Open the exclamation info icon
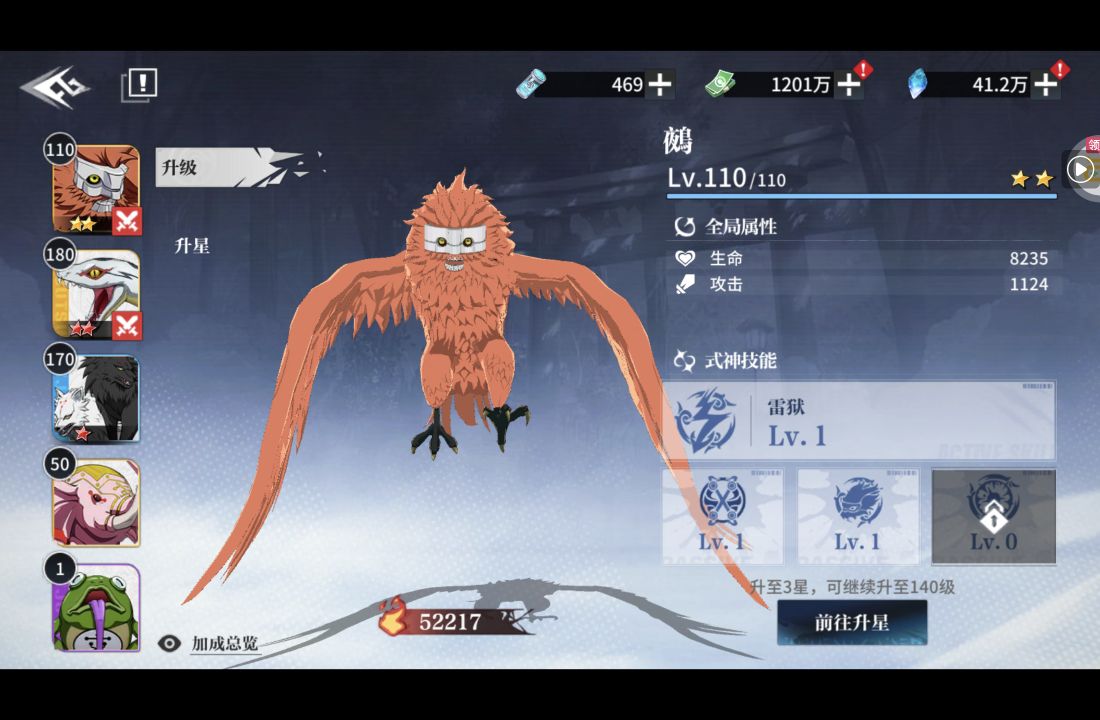Screen dimensions: 1100x720 click(x=140, y=84)
